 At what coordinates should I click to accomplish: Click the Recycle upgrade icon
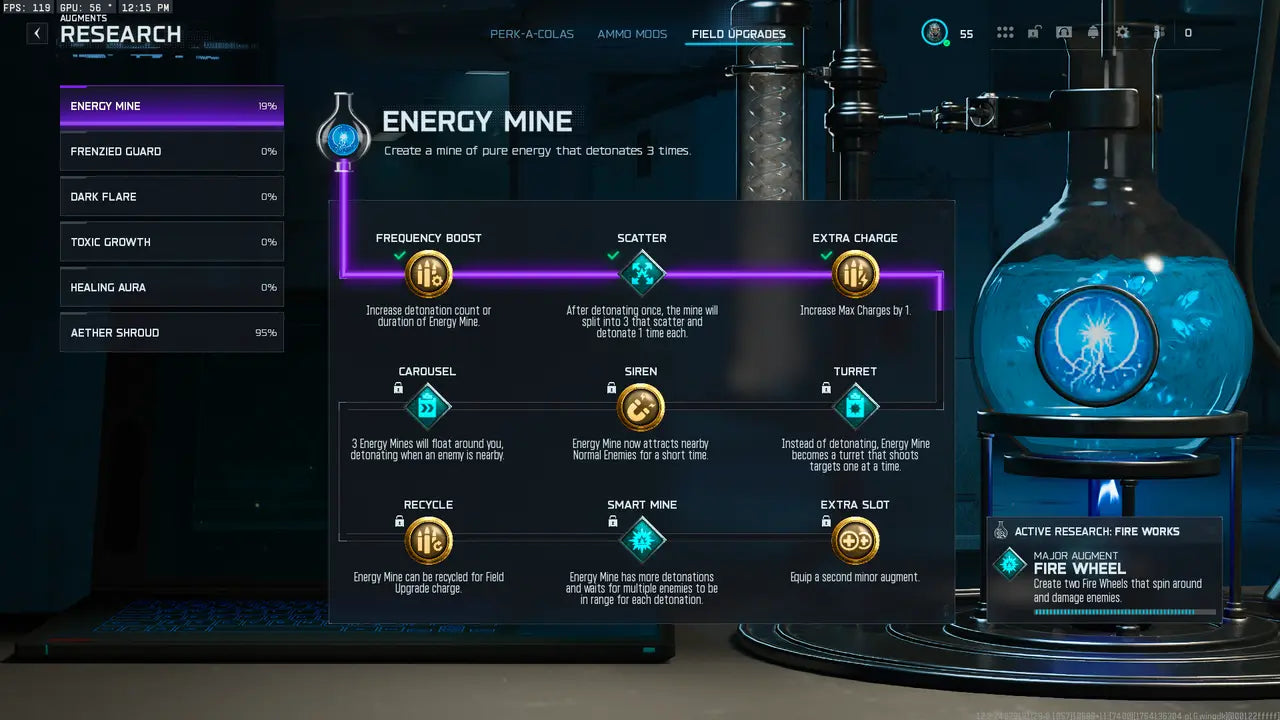(x=428, y=538)
